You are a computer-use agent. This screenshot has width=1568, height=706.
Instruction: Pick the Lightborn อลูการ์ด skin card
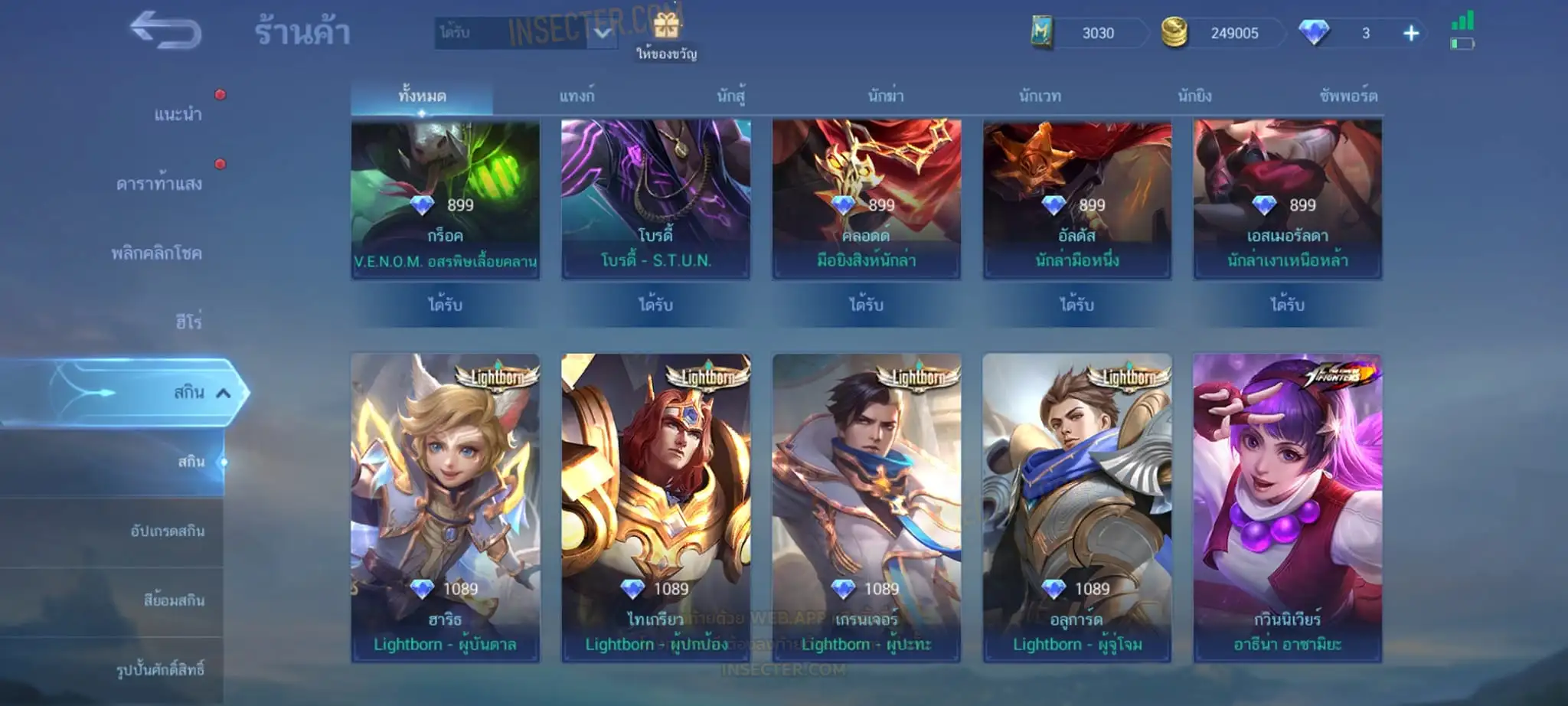pos(1076,507)
